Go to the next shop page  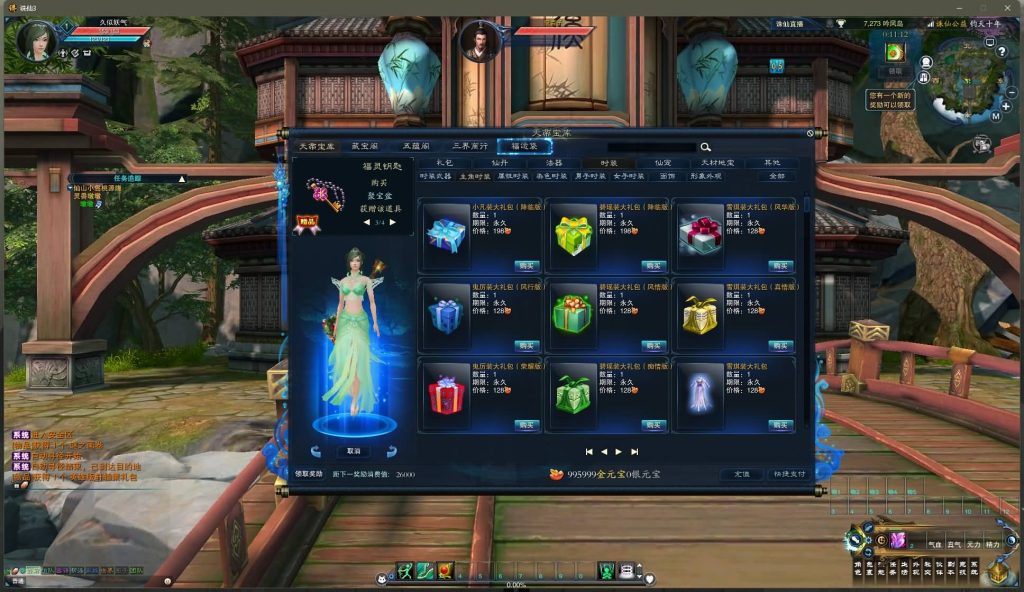(619, 452)
